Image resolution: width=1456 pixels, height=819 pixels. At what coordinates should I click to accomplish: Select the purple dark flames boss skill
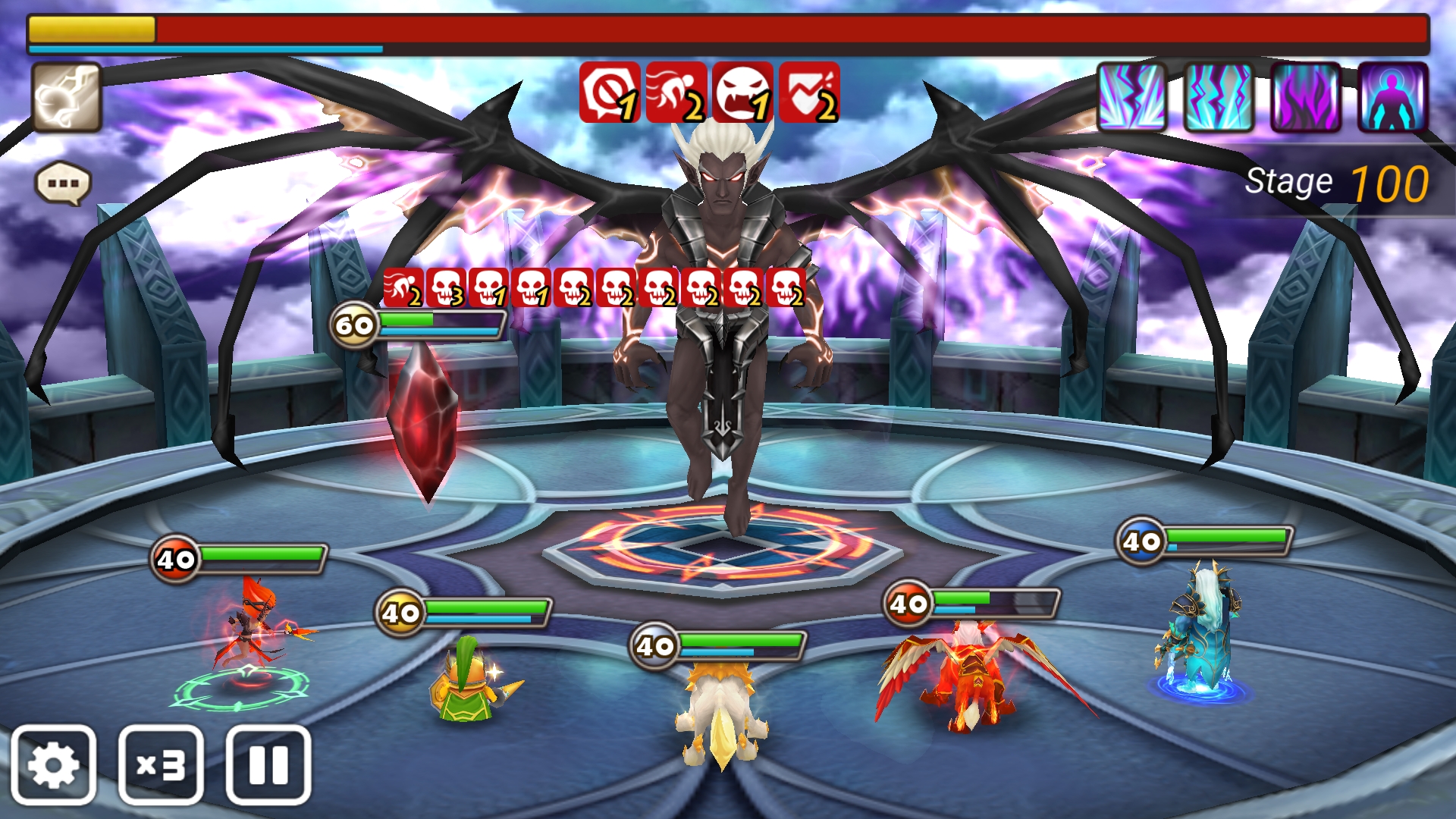click(1306, 98)
